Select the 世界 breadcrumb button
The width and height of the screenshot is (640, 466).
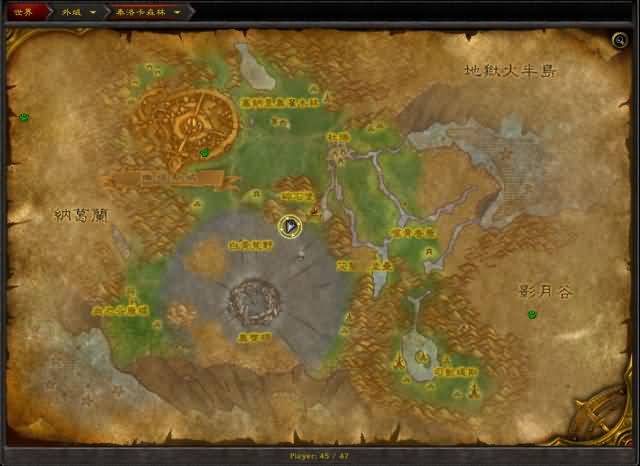click(23, 12)
